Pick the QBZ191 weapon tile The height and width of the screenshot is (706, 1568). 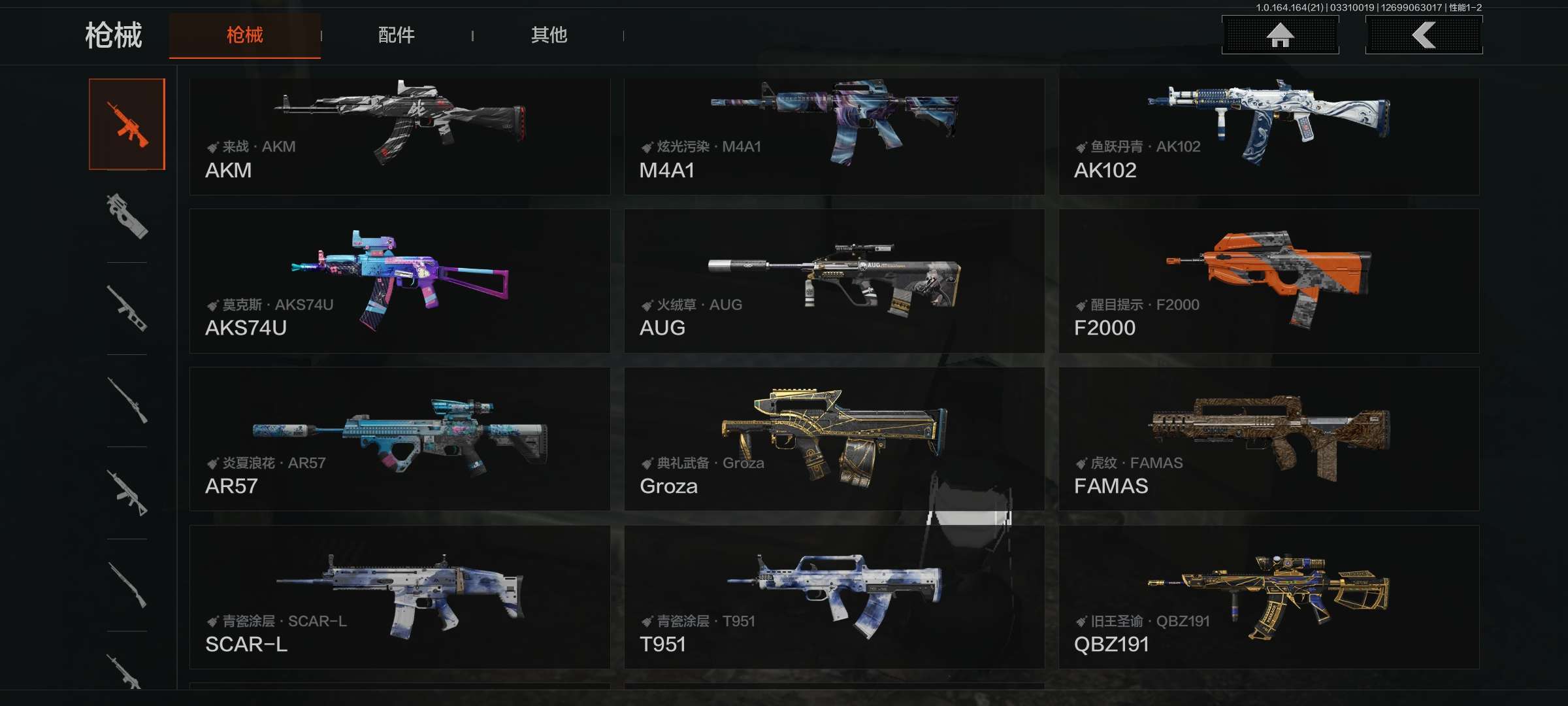1269,597
